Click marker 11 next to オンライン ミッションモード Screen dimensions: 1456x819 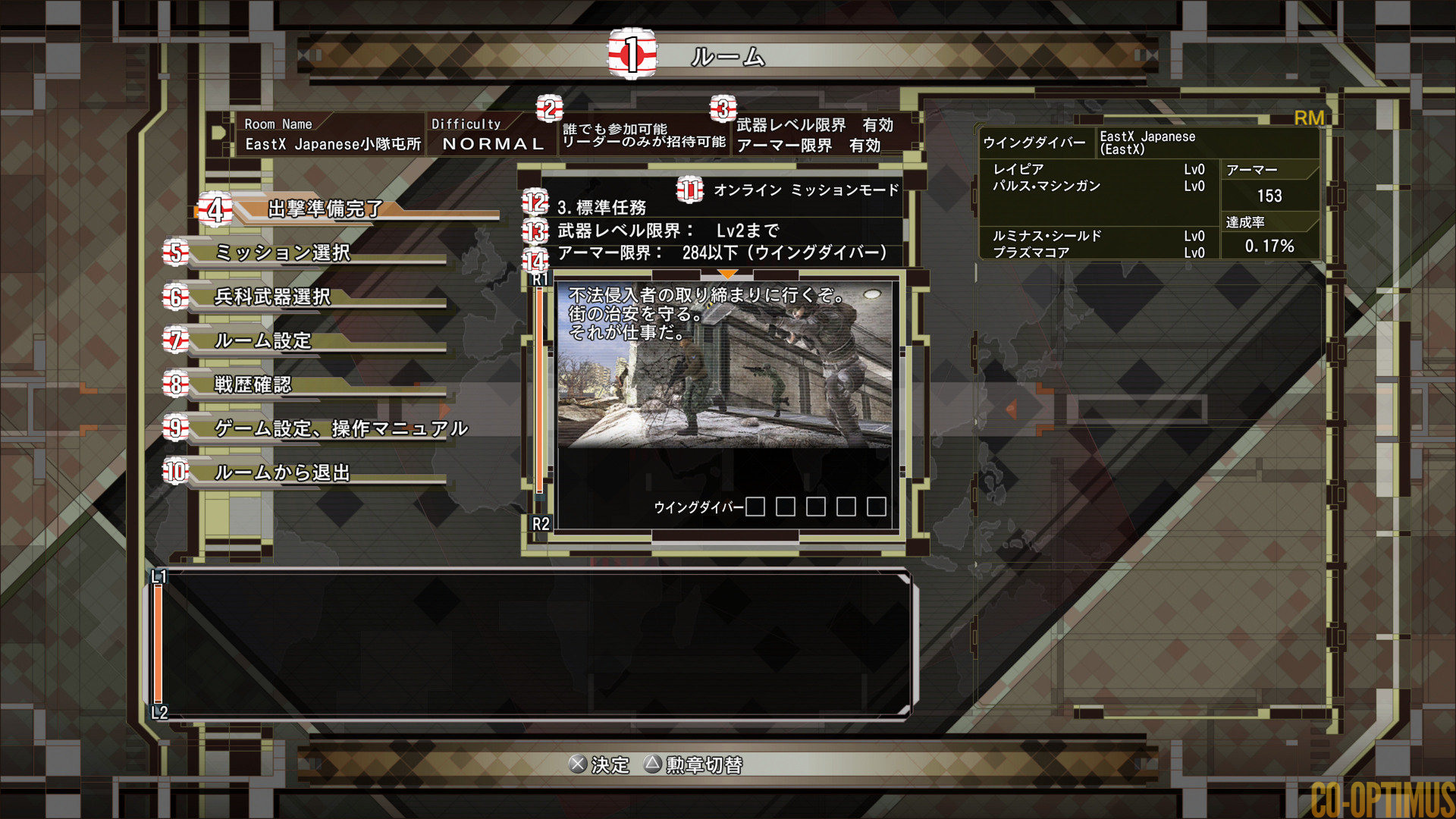pyautogui.click(x=689, y=189)
